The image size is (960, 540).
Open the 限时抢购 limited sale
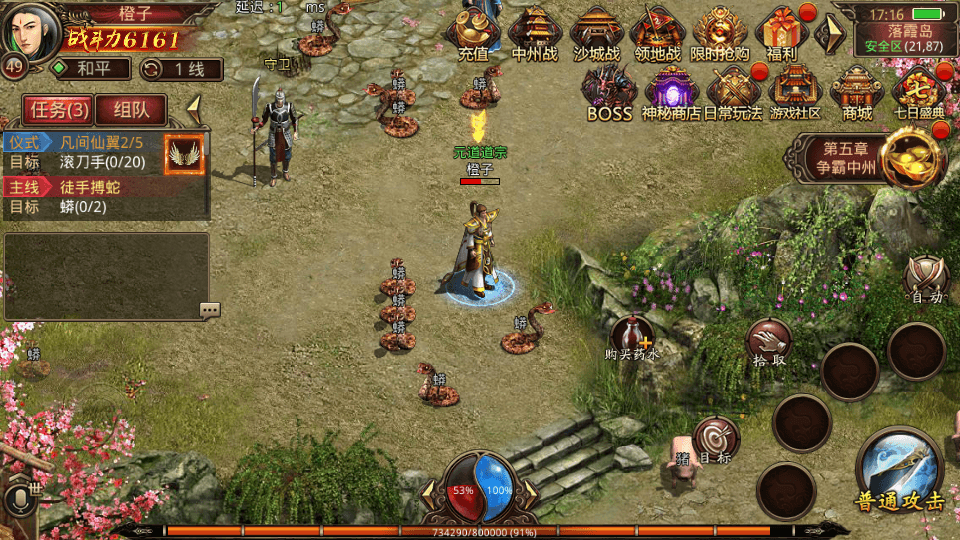tap(720, 32)
